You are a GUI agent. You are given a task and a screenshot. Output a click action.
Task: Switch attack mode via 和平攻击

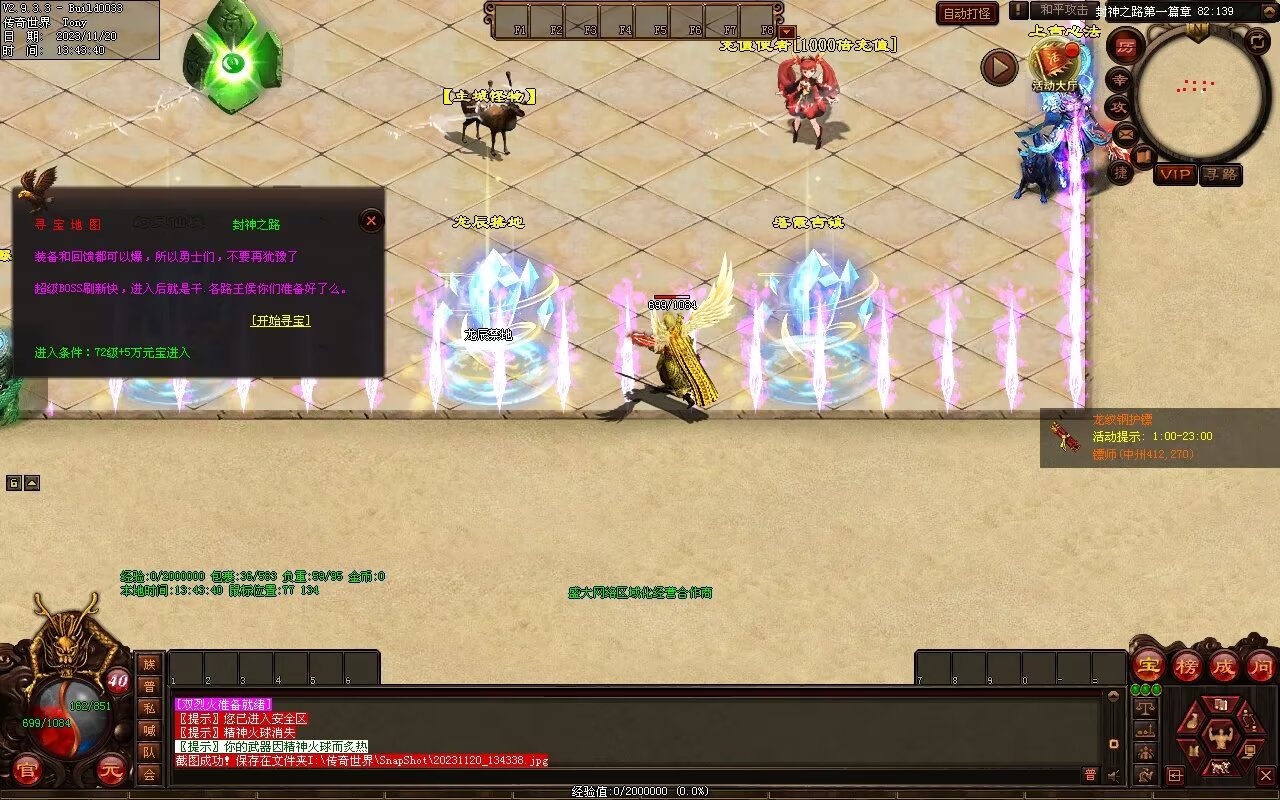(x=1063, y=10)
